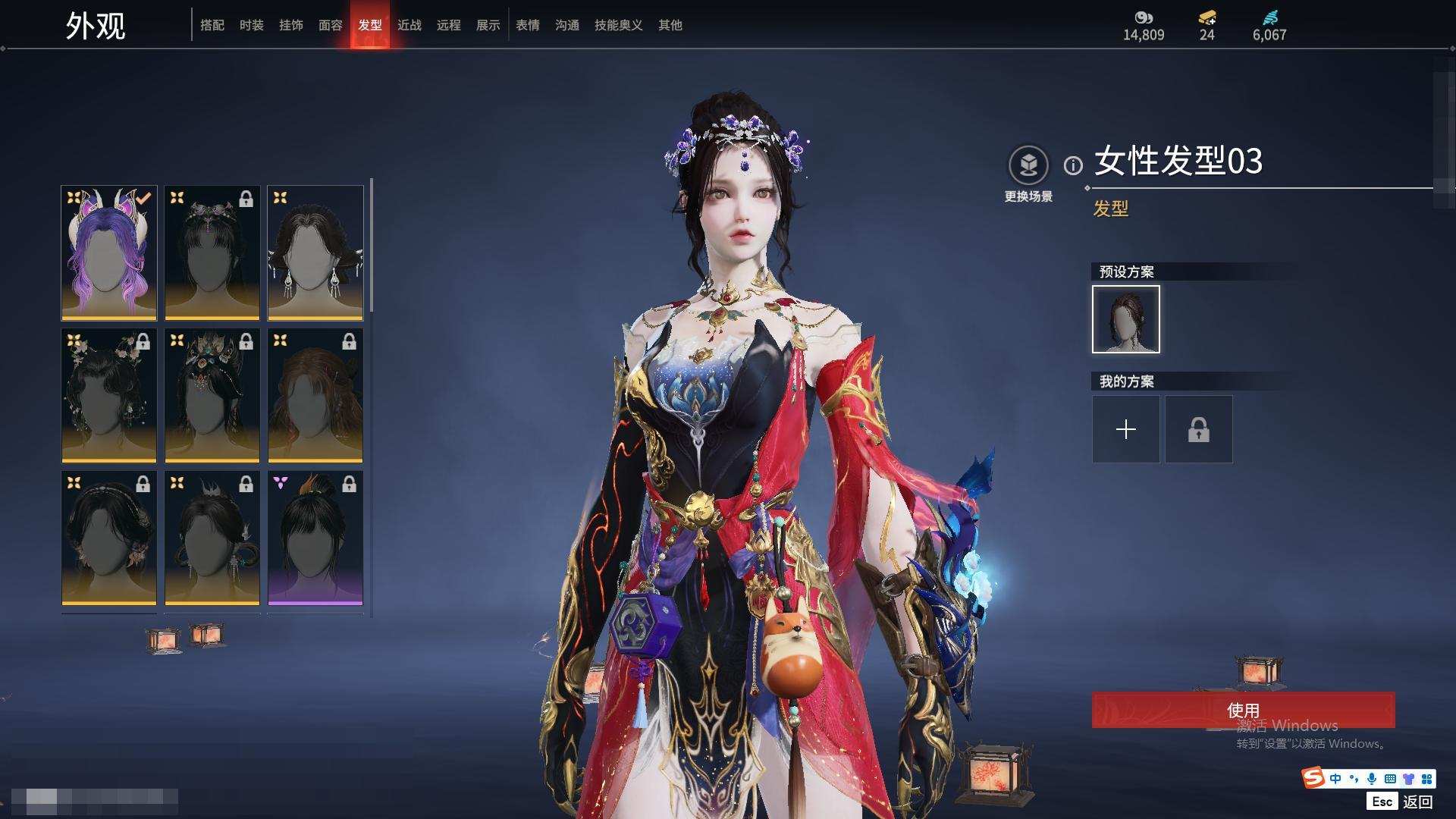Add a new custom scheme slot

(1126, 429)
